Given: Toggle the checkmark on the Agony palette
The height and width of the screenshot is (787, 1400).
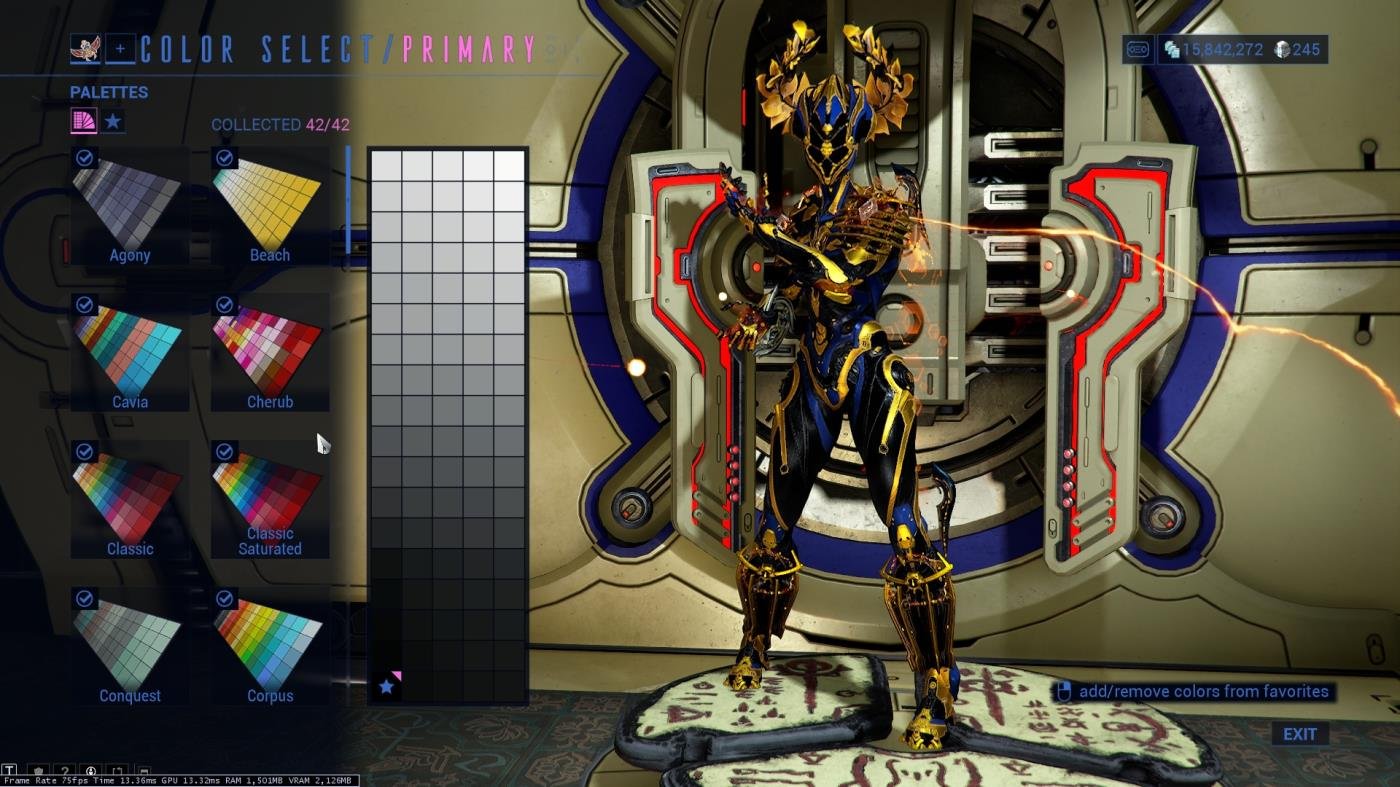Looking at the screenshot, I should click(x=85, y=158).
